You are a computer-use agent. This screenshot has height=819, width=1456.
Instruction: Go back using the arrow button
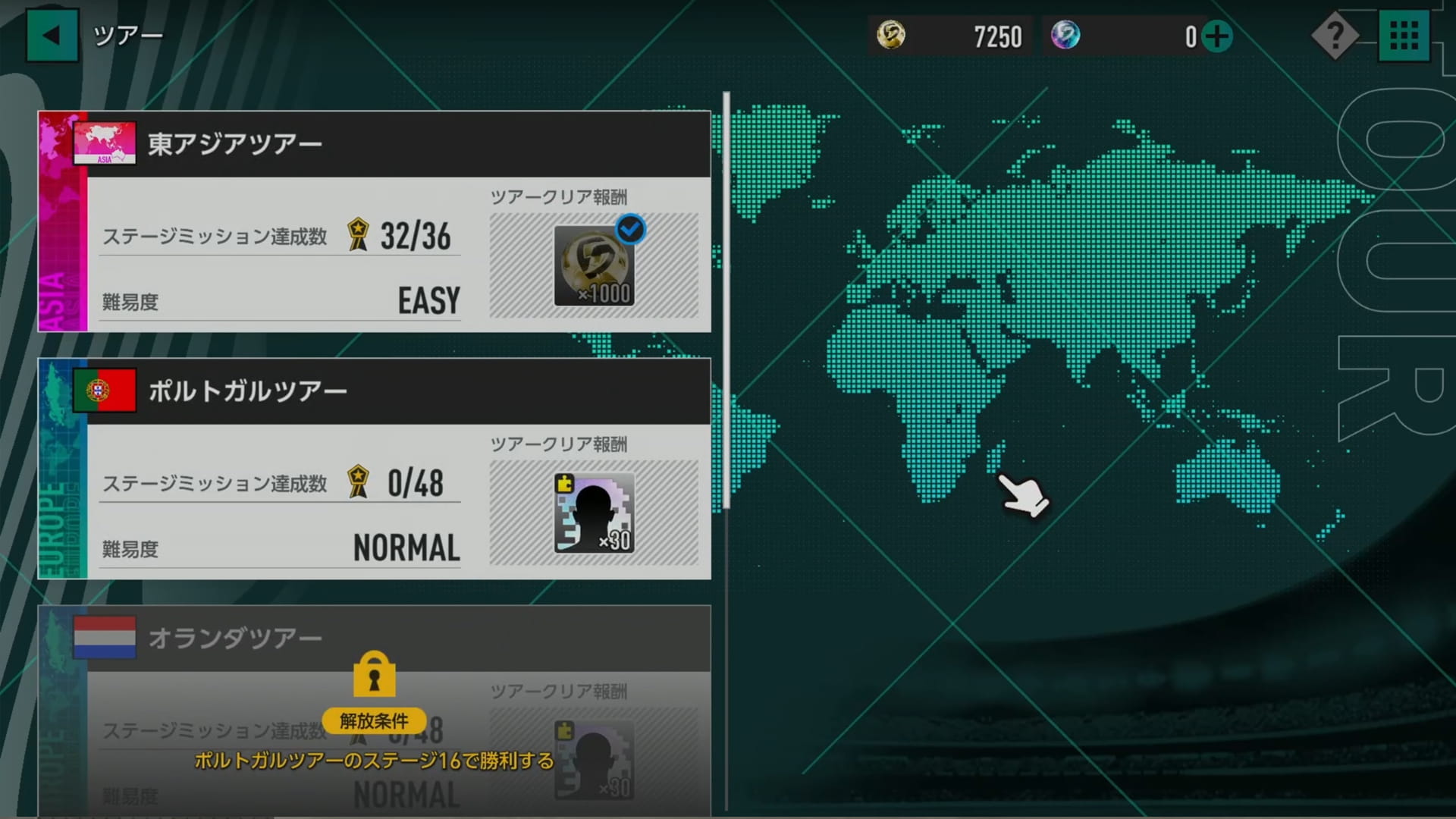coord(52,35)
